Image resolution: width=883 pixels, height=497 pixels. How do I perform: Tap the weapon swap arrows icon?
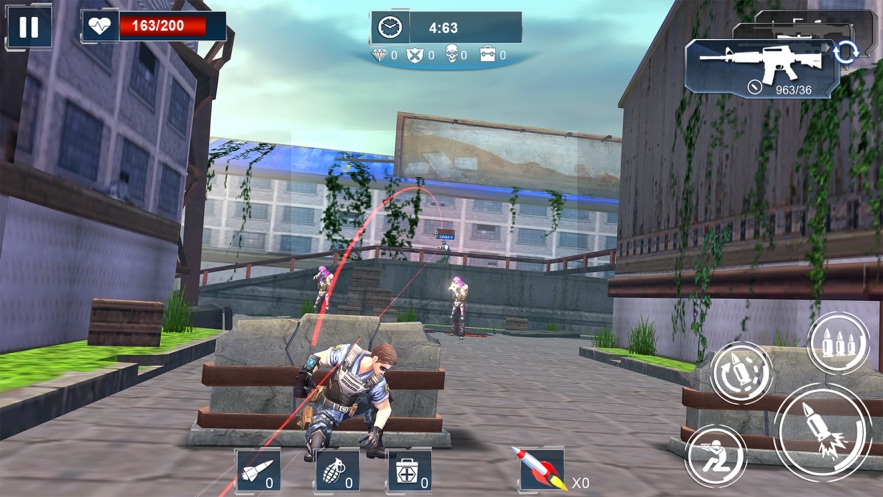[x=846, y=52]
